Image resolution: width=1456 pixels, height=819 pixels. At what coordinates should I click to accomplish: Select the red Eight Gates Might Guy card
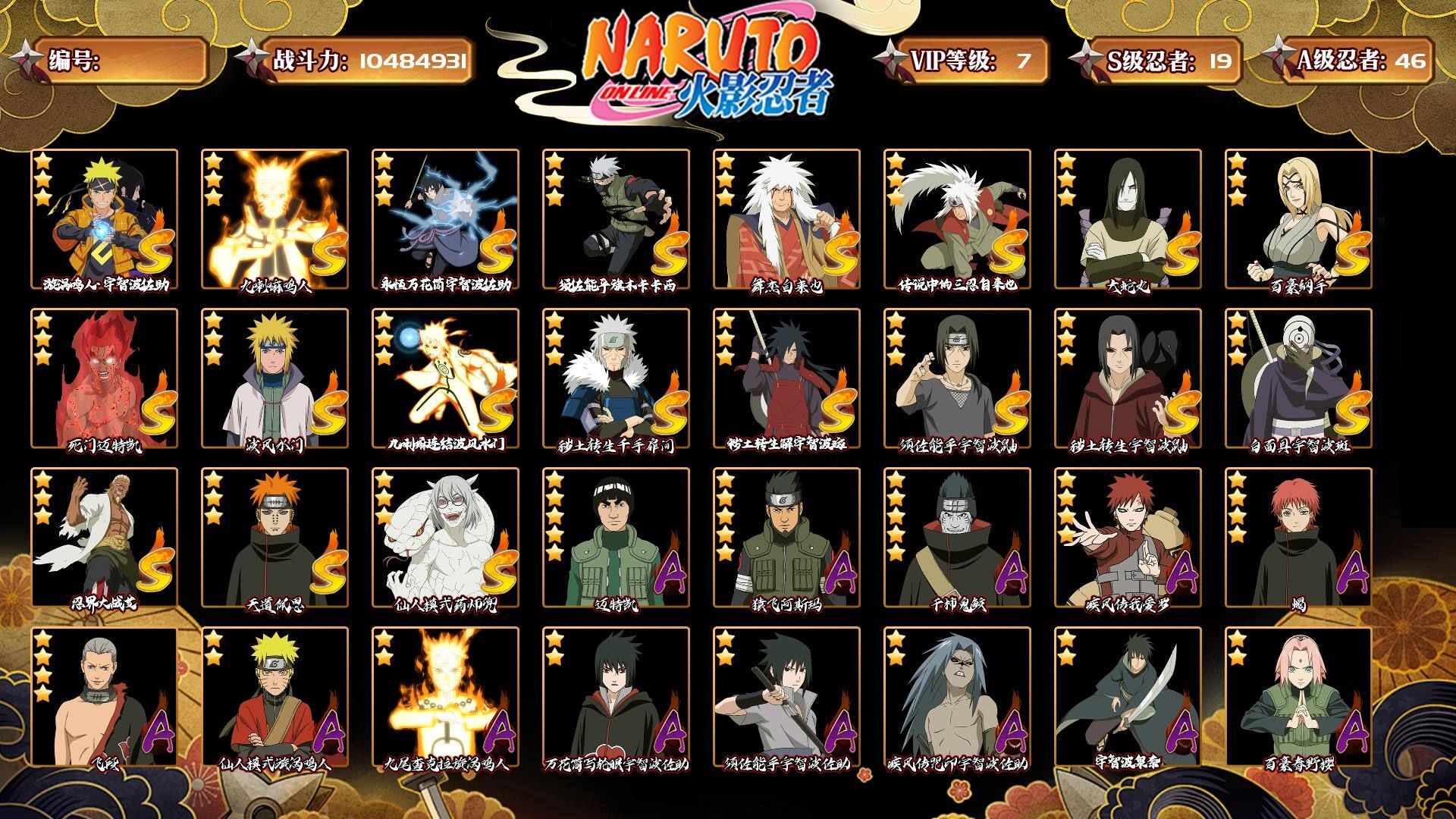104,378
